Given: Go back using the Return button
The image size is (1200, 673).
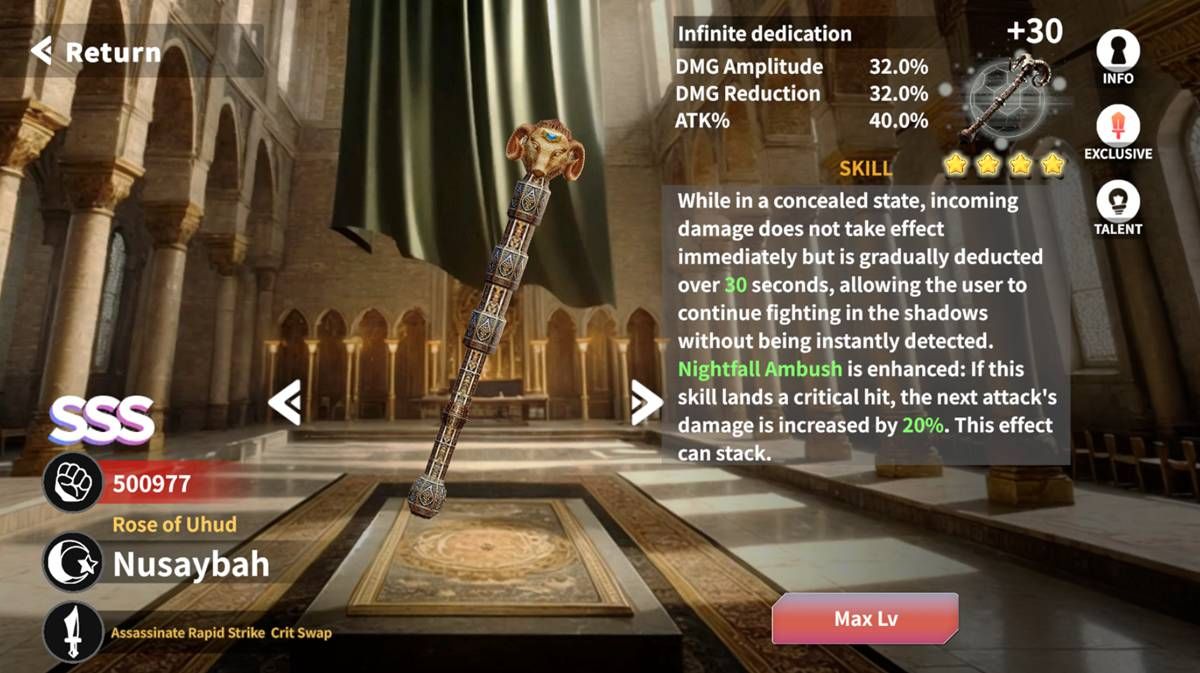Looking at the screenshot, I should [x=97, y=51].
